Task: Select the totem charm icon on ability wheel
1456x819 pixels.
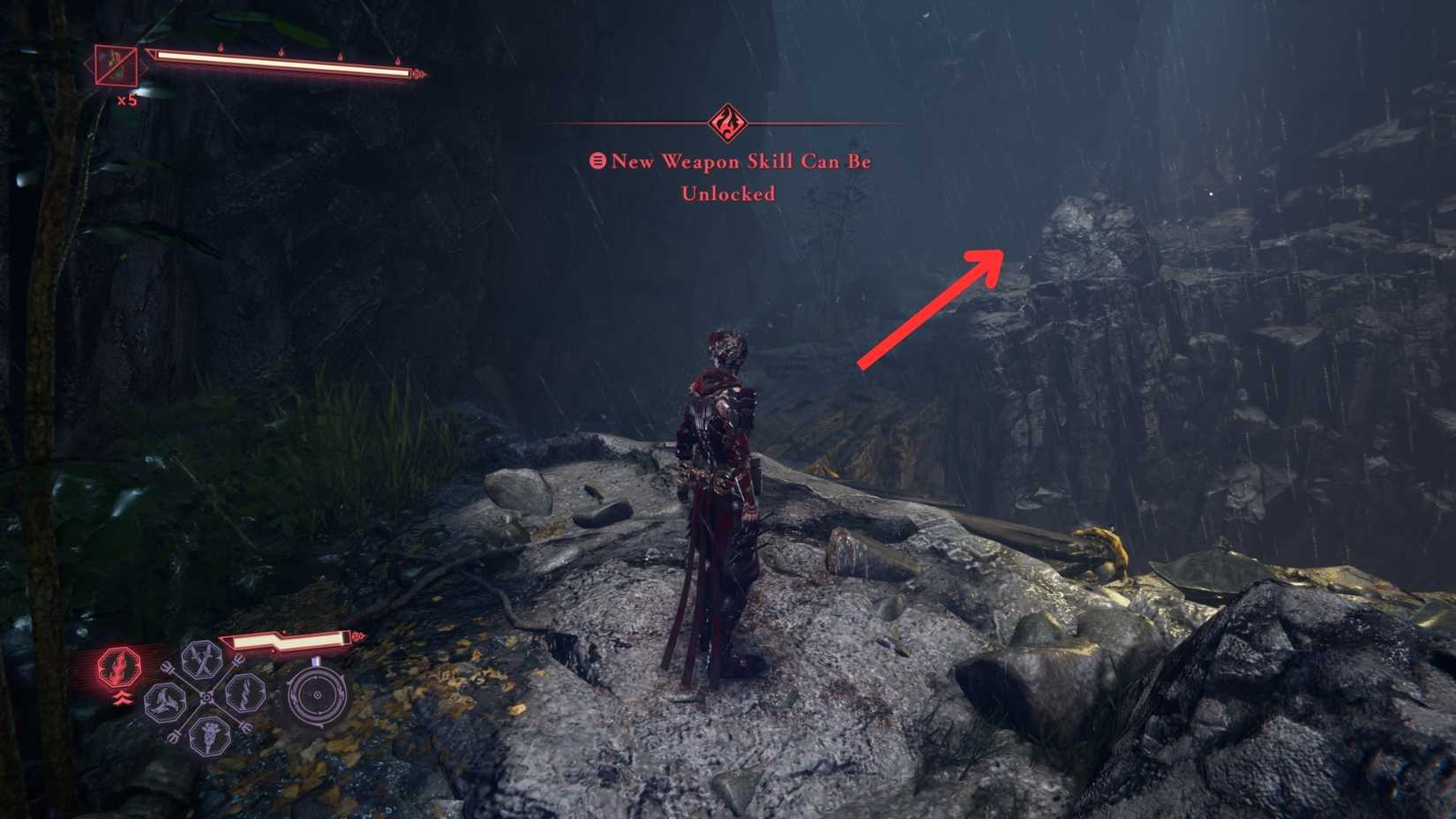Action: click(x=210, y=734)
